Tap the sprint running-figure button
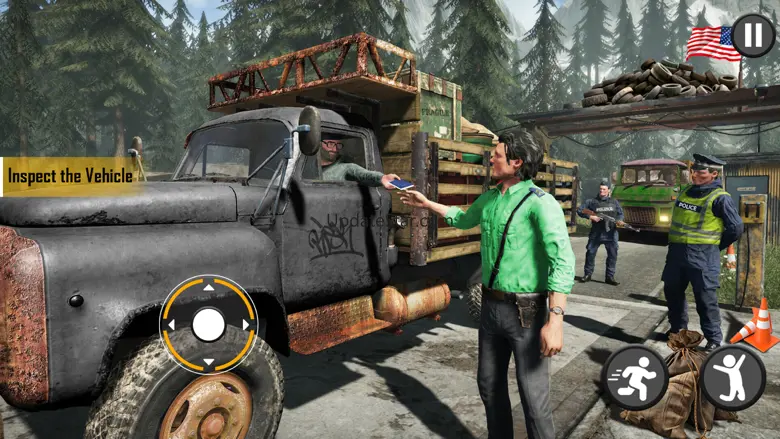The width and height of the screenshot is (780, 439). click(634, 378)
